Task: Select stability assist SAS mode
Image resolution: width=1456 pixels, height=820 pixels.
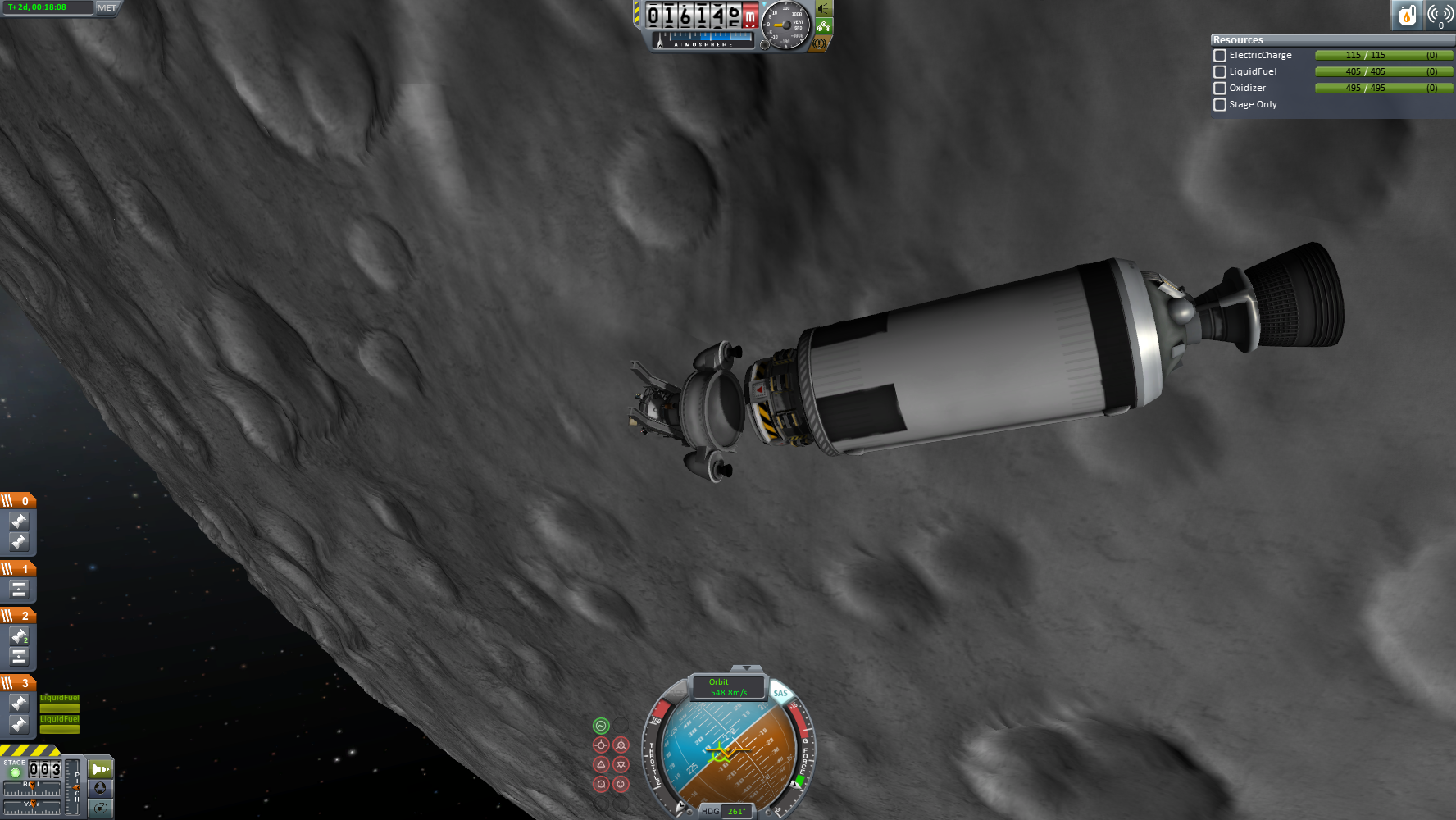Action: point(601,726)
